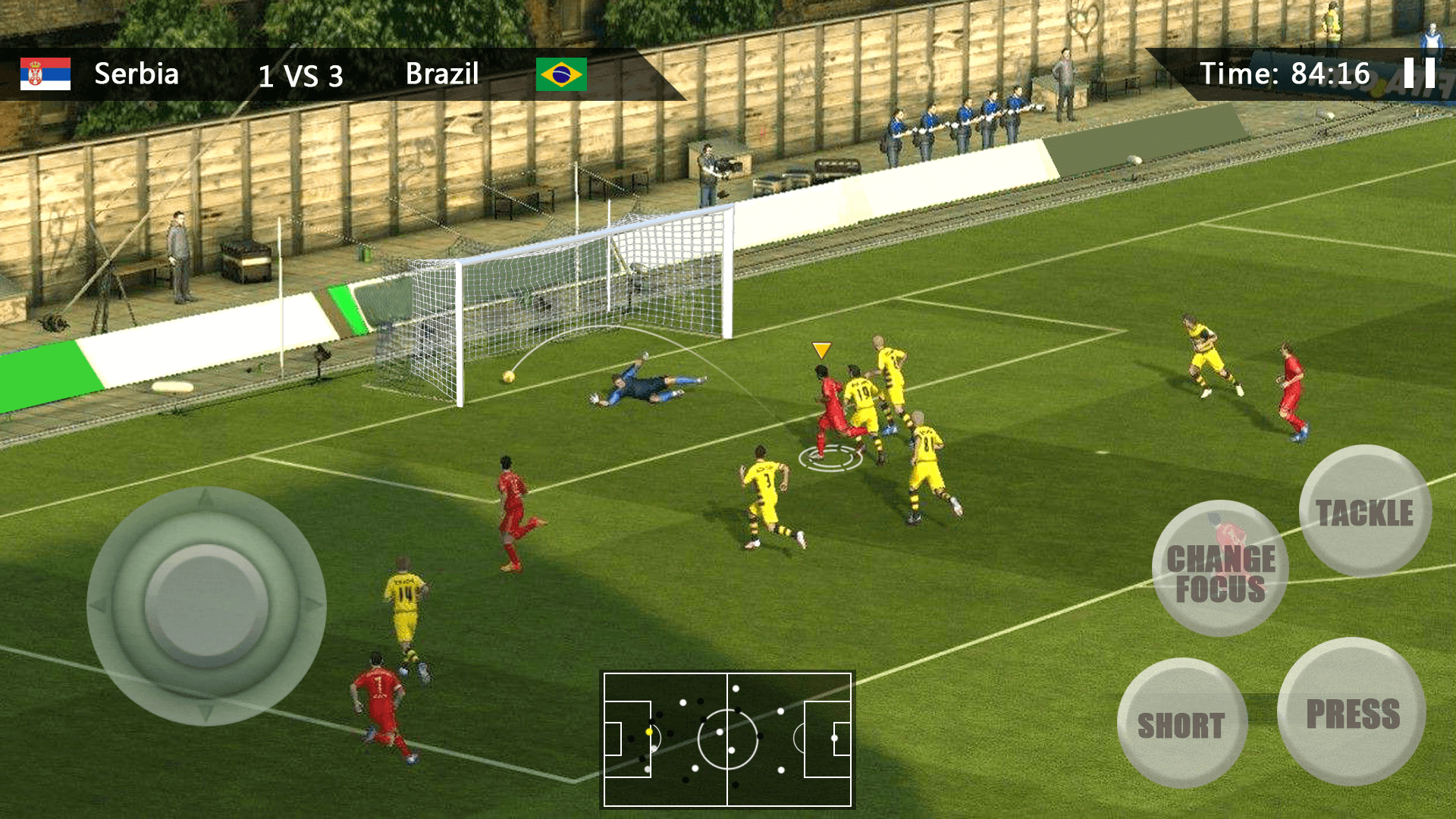Click the Time 84:16 display
The image size is (1456, 819).
click(x=1285, y=74)
